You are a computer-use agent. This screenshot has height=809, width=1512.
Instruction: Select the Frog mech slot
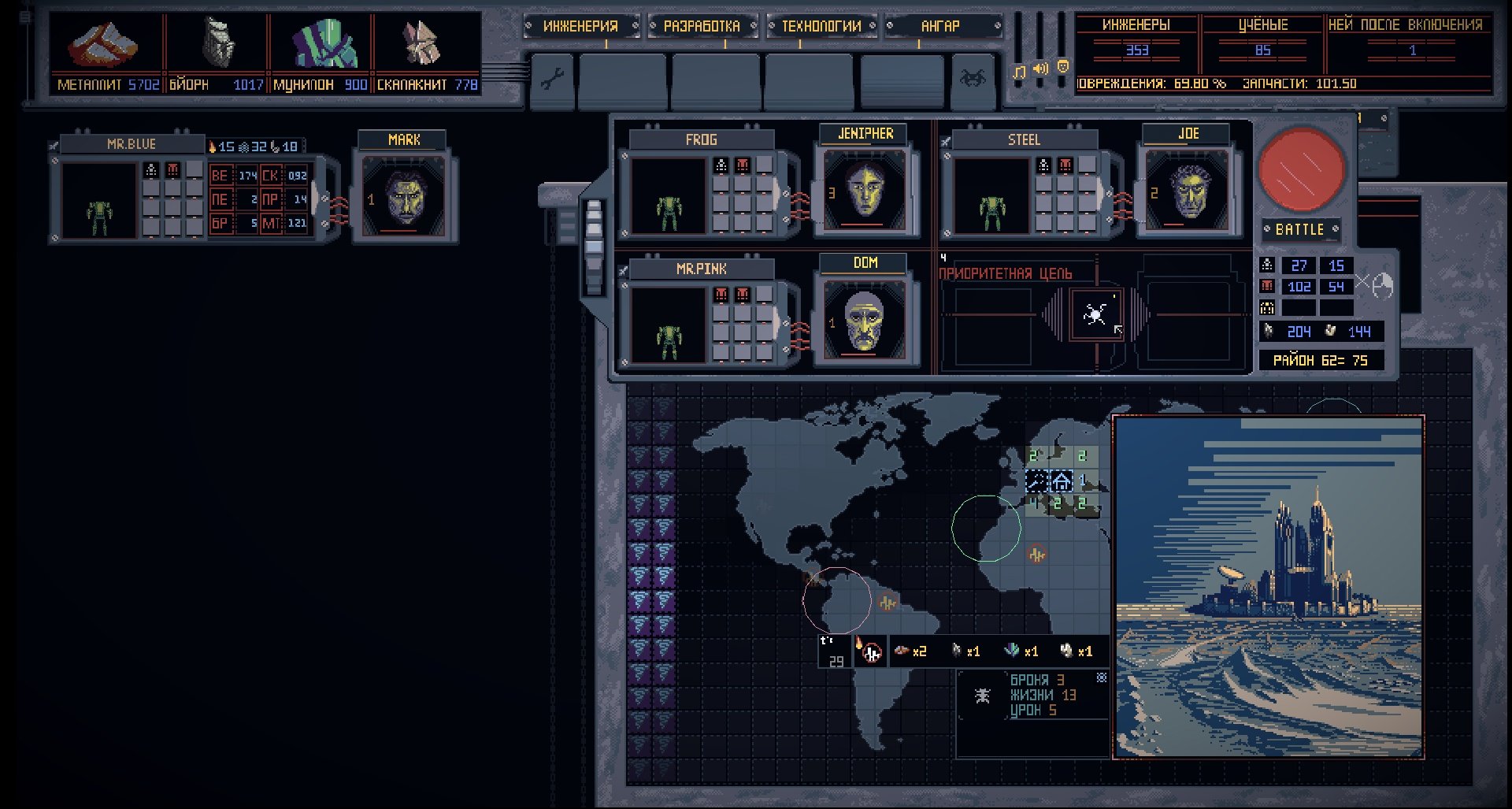pyautogui.click(x=668, y=197)
